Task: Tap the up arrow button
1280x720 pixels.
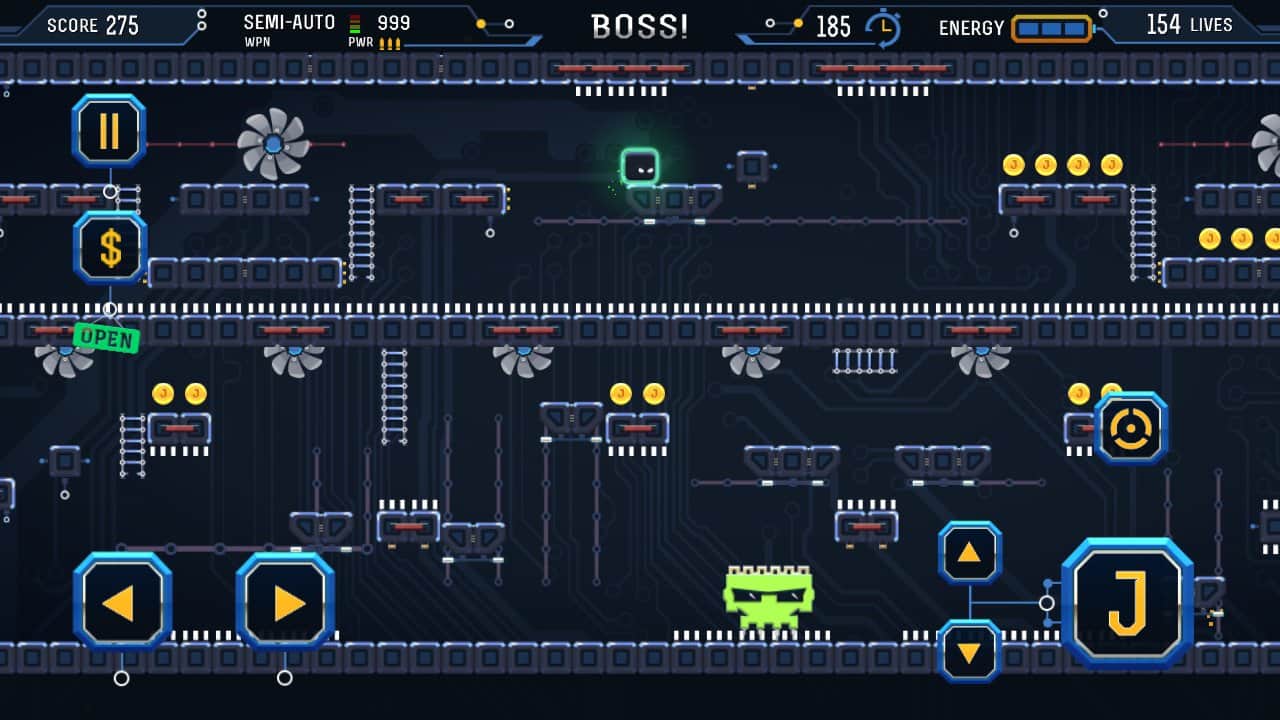Action: [x=969, y=553]
